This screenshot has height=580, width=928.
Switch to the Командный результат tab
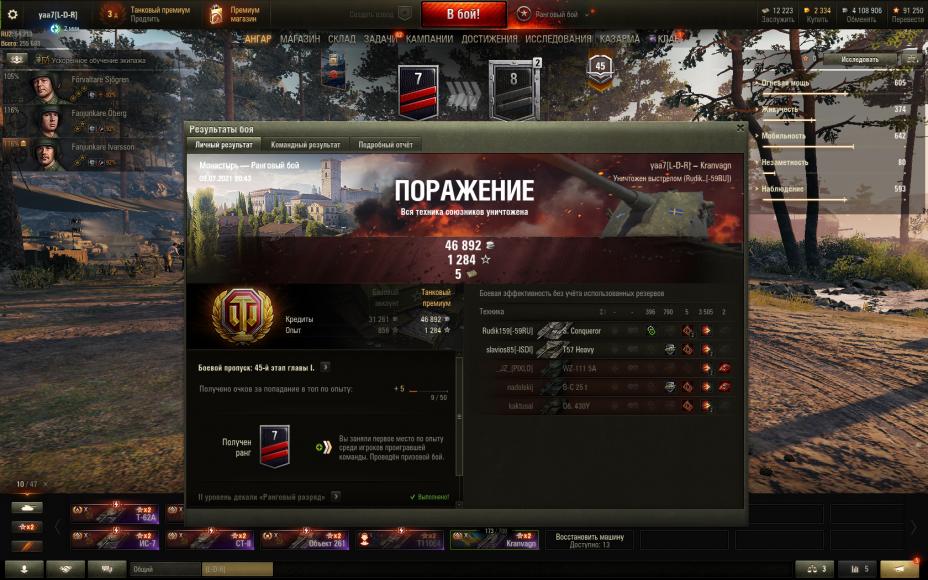(305, 145)
